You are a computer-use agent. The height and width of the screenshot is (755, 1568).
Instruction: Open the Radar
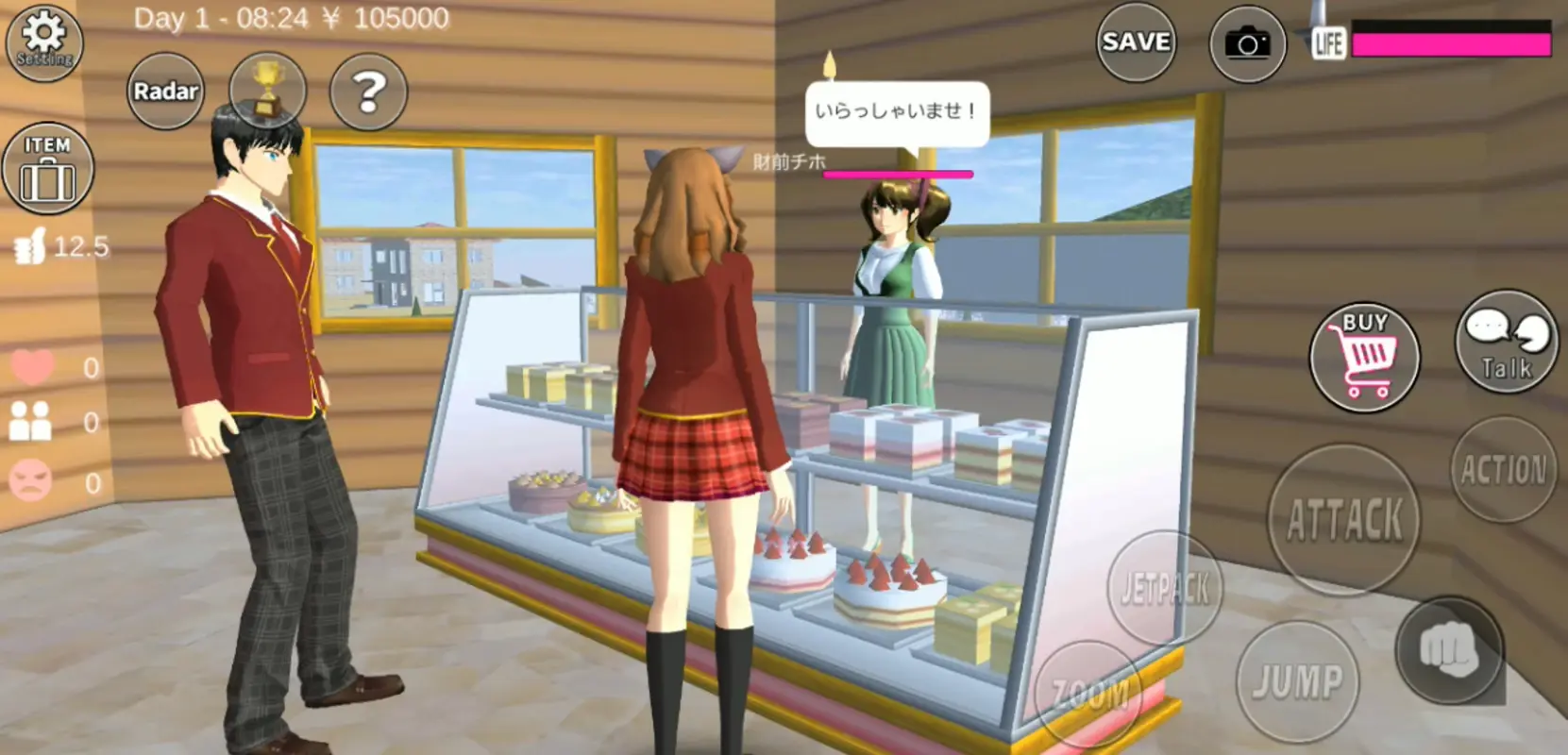[x=165, y=91]
